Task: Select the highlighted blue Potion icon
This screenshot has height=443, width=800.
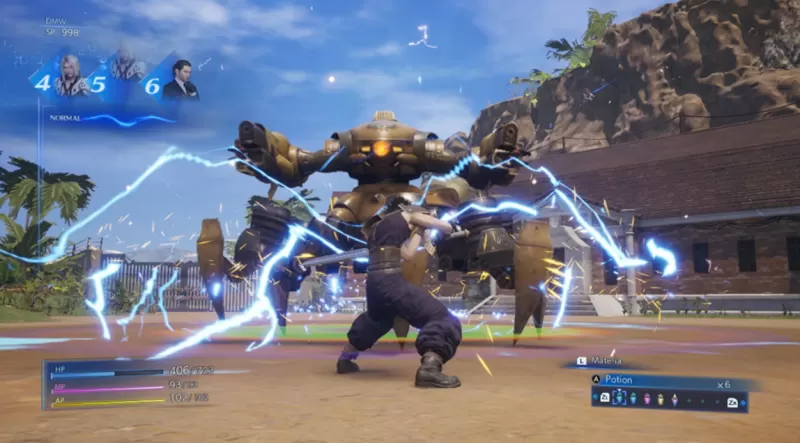Action: click(x=619, y=397)
